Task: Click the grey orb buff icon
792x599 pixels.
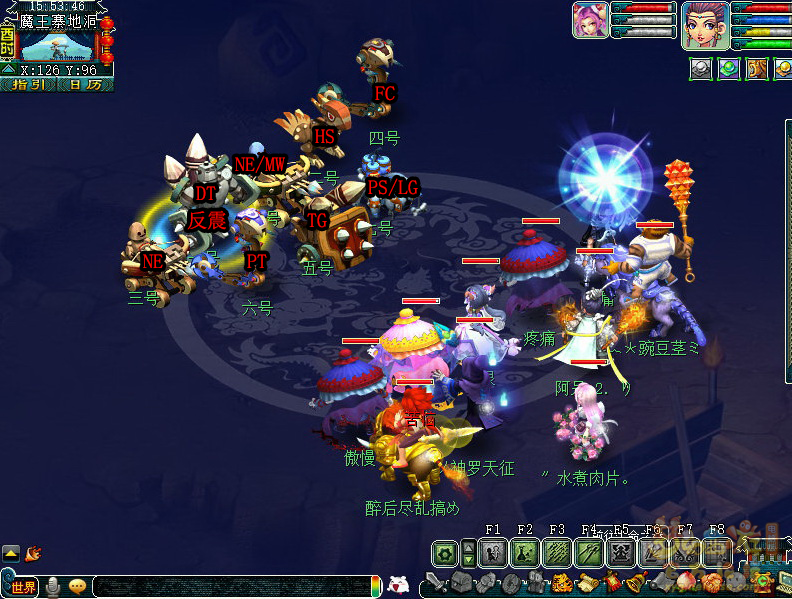Action: 701,69
